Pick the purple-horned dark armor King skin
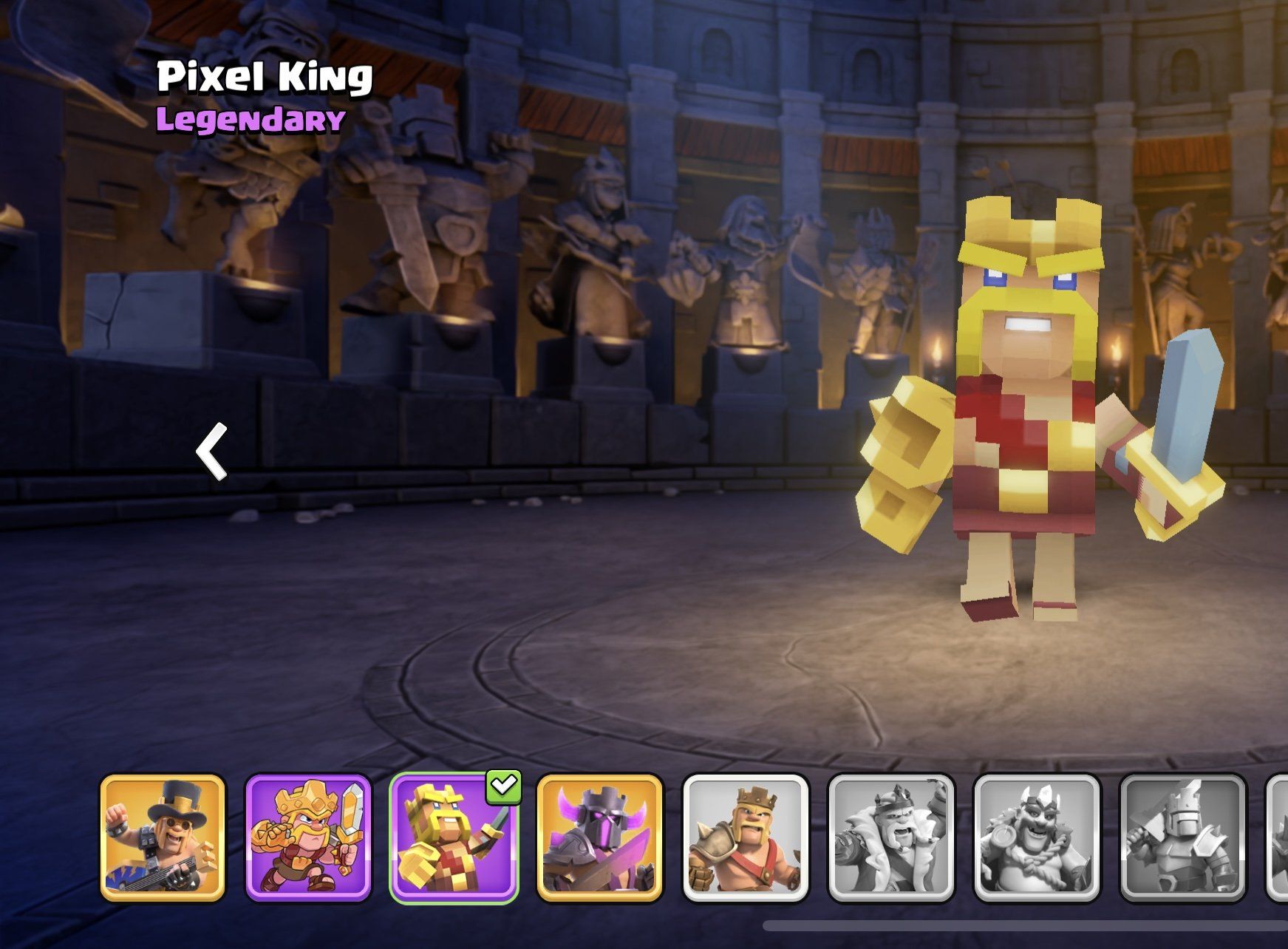The width and height of the screenshot is (1288, 949). [599, 837]
